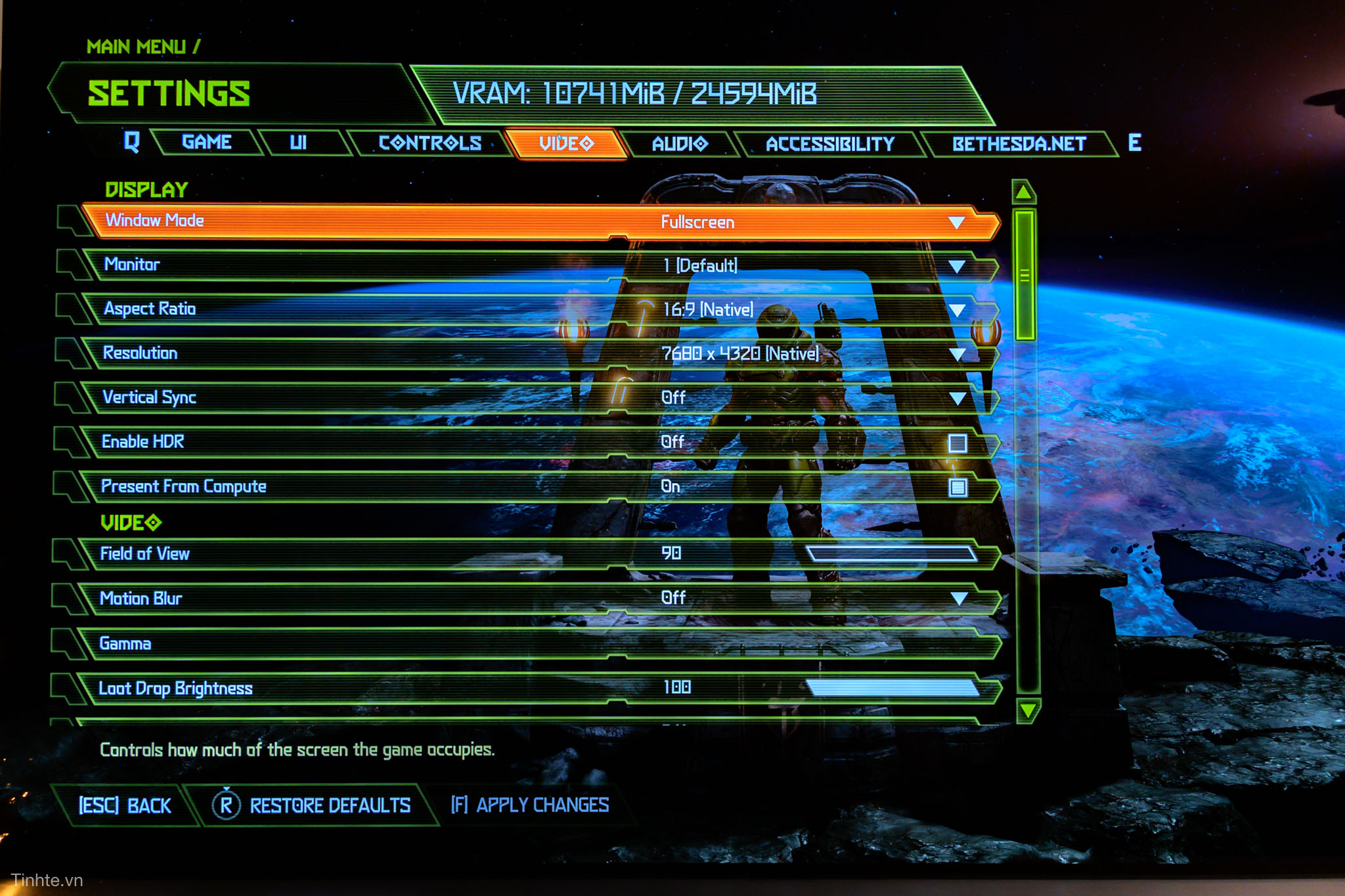Select the Controls tab
This screenshot has height=896, width=1345.
click(430, 143)
